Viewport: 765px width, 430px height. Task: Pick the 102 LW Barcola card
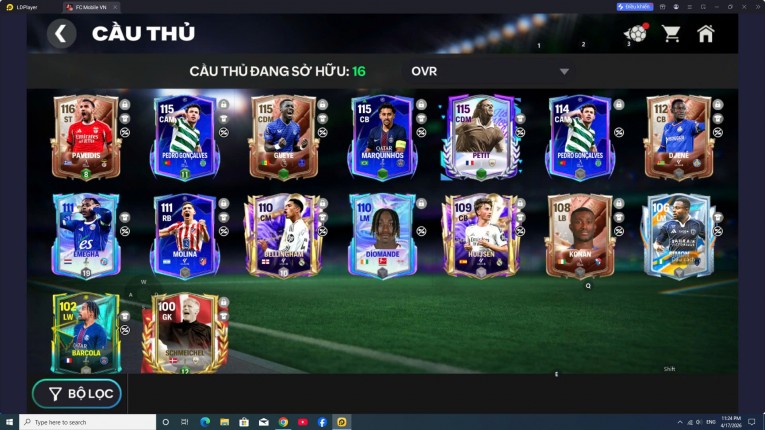86,333
